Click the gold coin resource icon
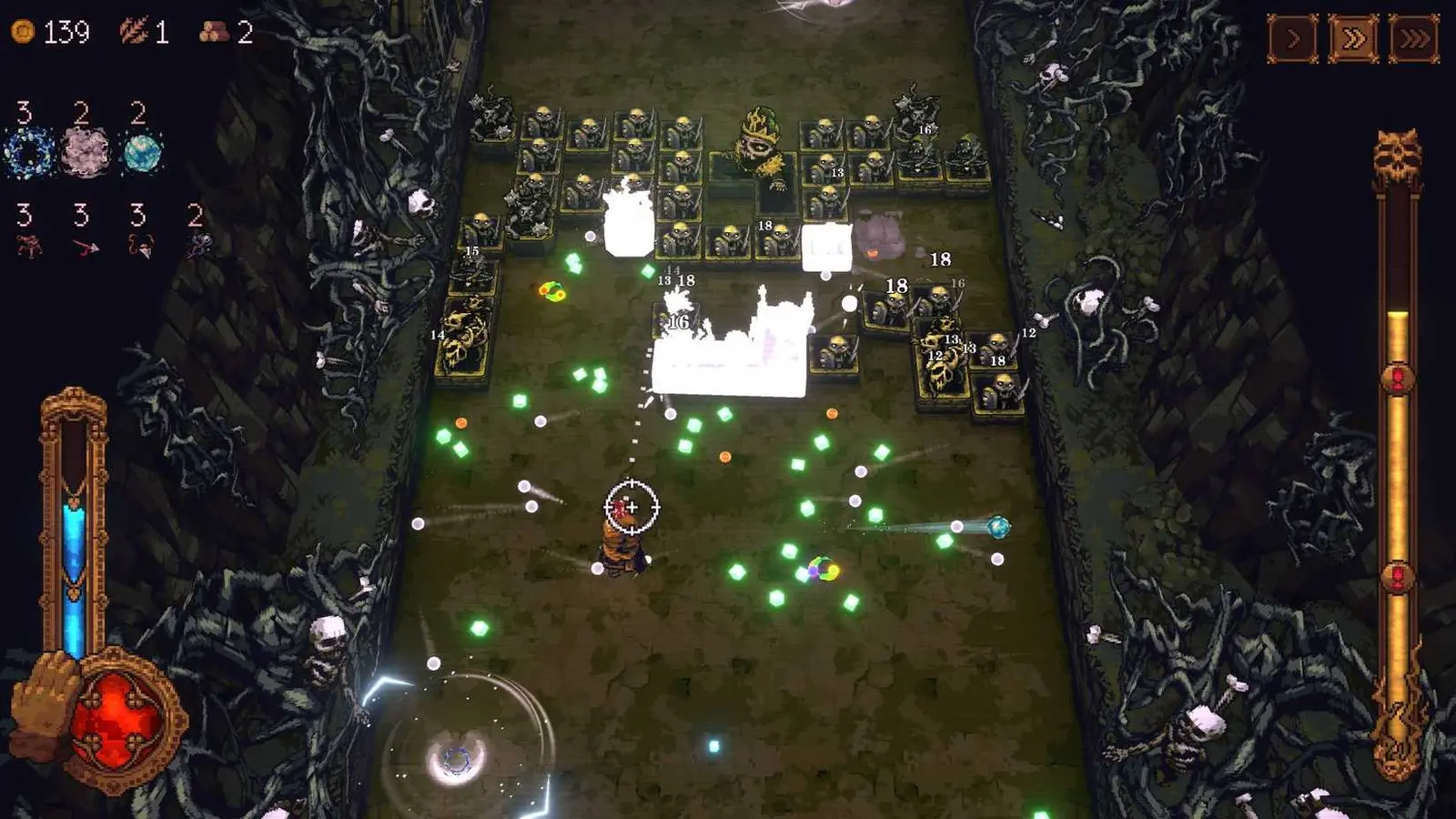This screenshot has height=819, width=1456. (x=25, y=30)
